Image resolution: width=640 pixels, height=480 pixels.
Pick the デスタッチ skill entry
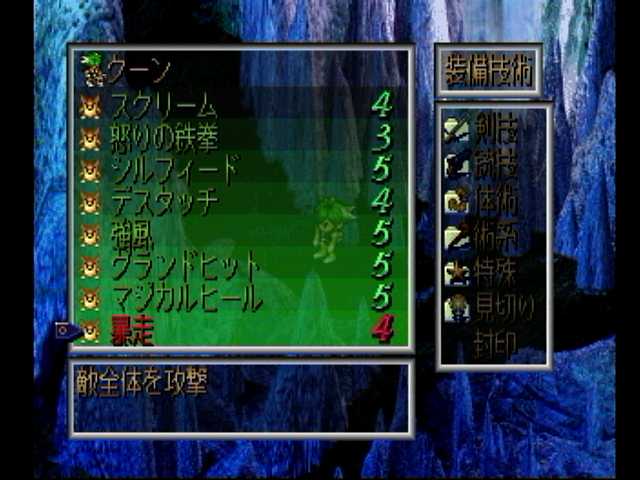click(163, 202)
